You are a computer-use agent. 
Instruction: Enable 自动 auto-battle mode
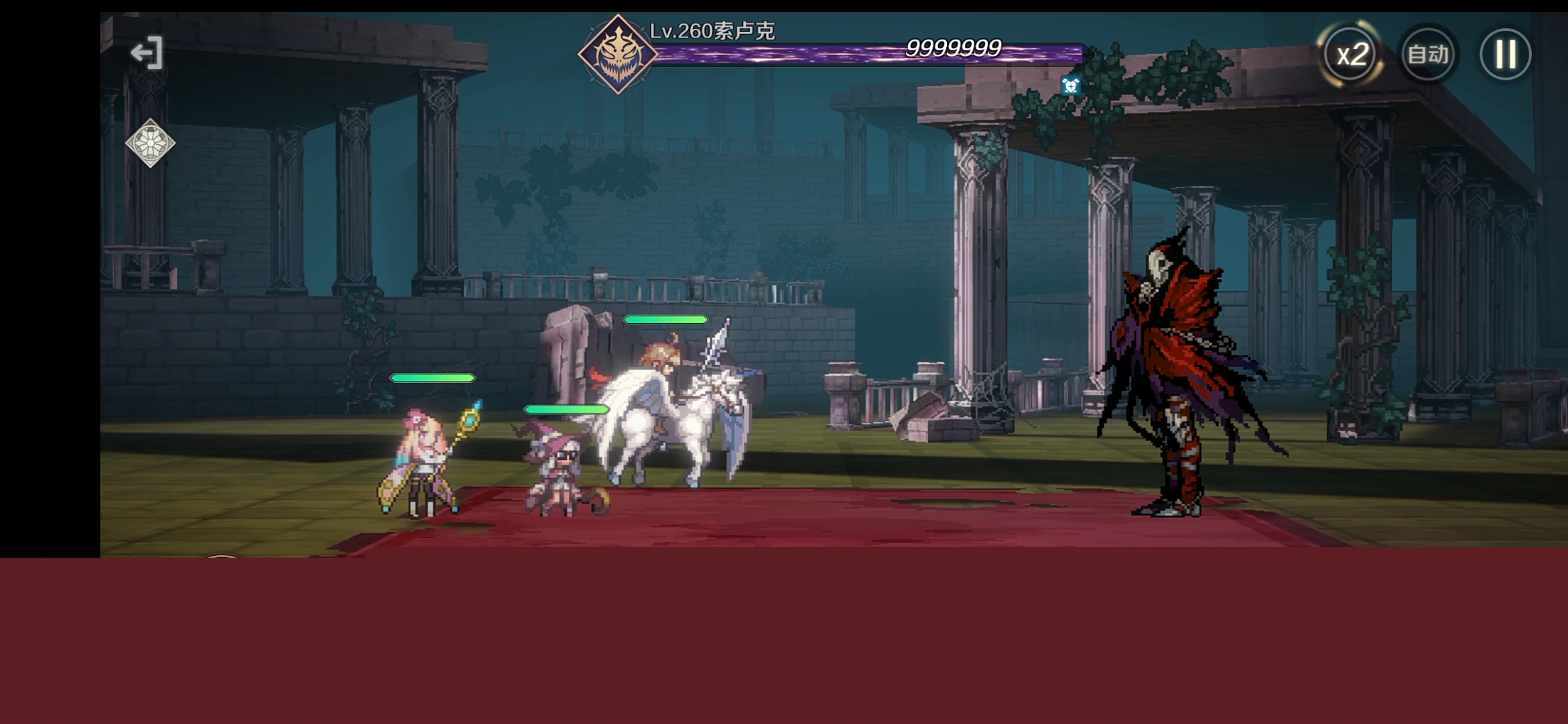[x=1428, y=54]
